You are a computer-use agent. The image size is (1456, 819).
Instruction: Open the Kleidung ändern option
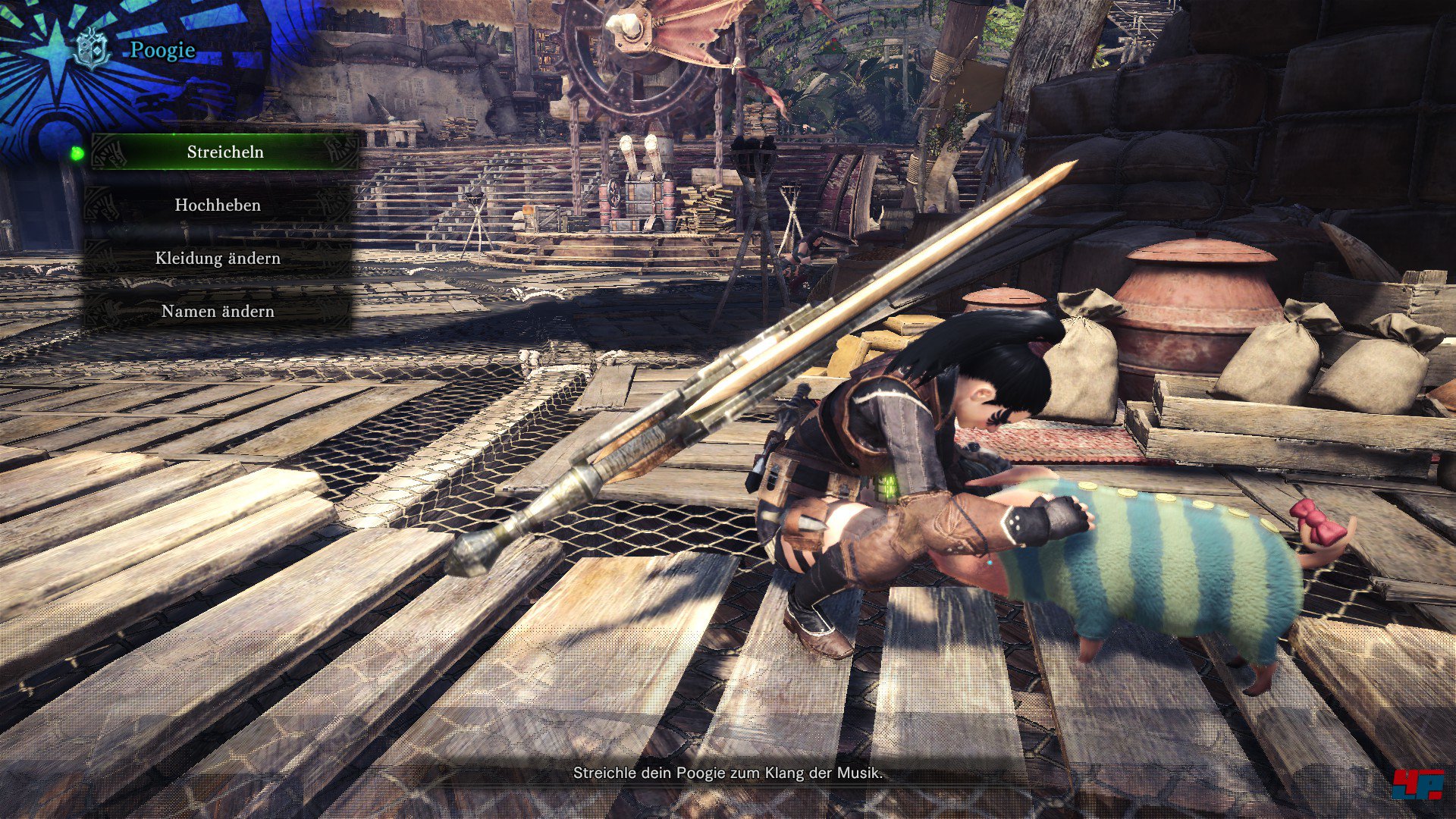coord(218,258)
